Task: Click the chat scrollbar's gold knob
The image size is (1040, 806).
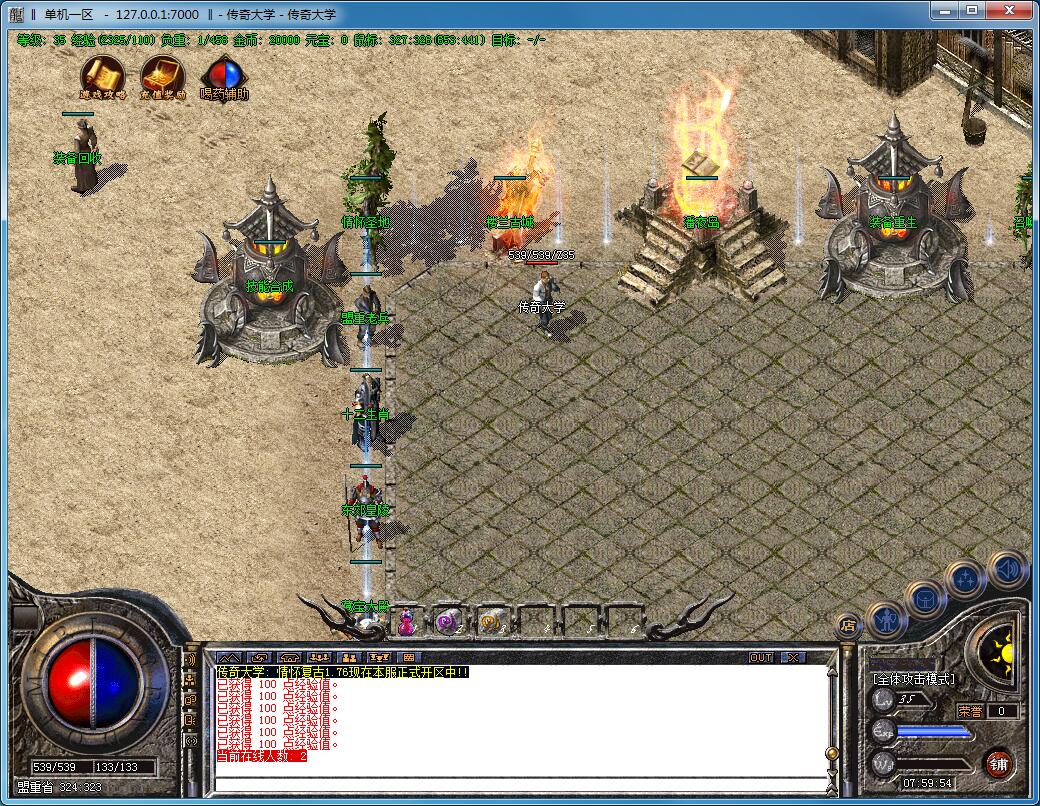Action: 830,753
